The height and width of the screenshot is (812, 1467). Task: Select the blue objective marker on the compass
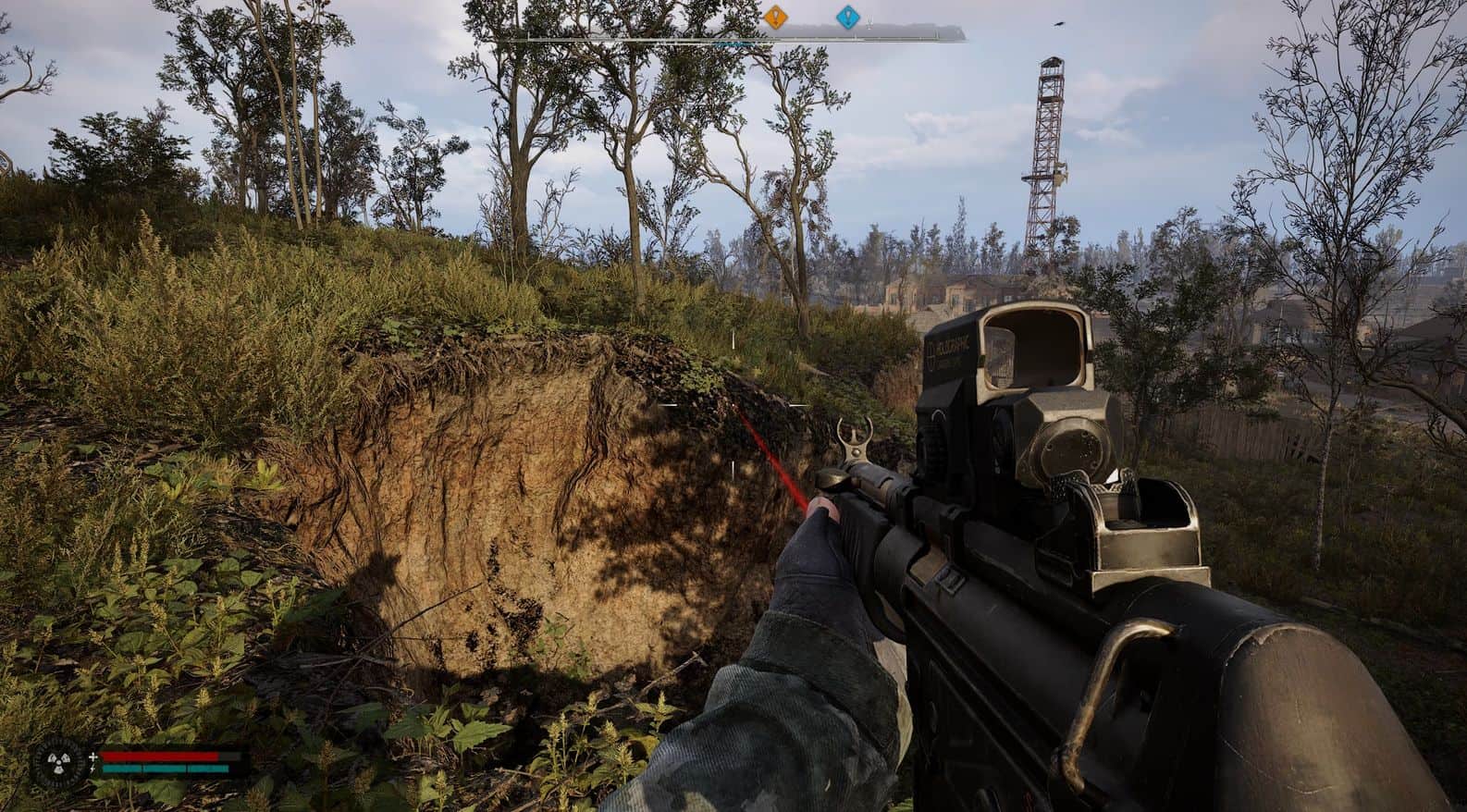(x=846, y=17)
